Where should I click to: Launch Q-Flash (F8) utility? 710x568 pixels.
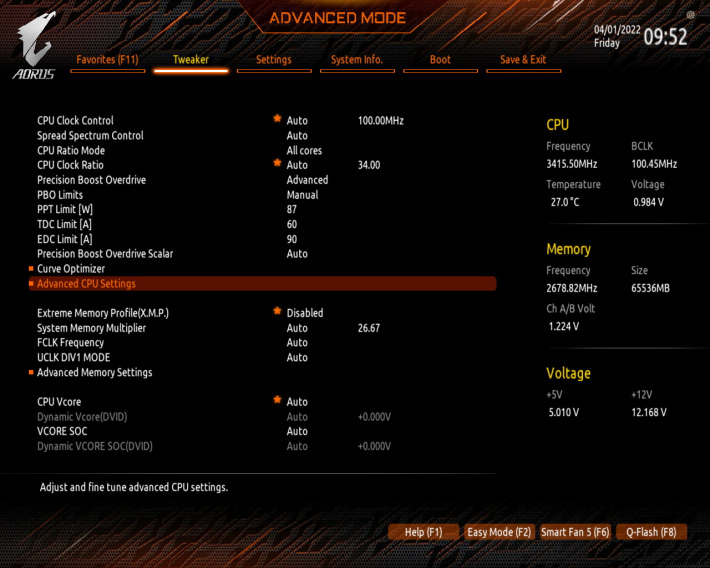[x=652, y=532]
